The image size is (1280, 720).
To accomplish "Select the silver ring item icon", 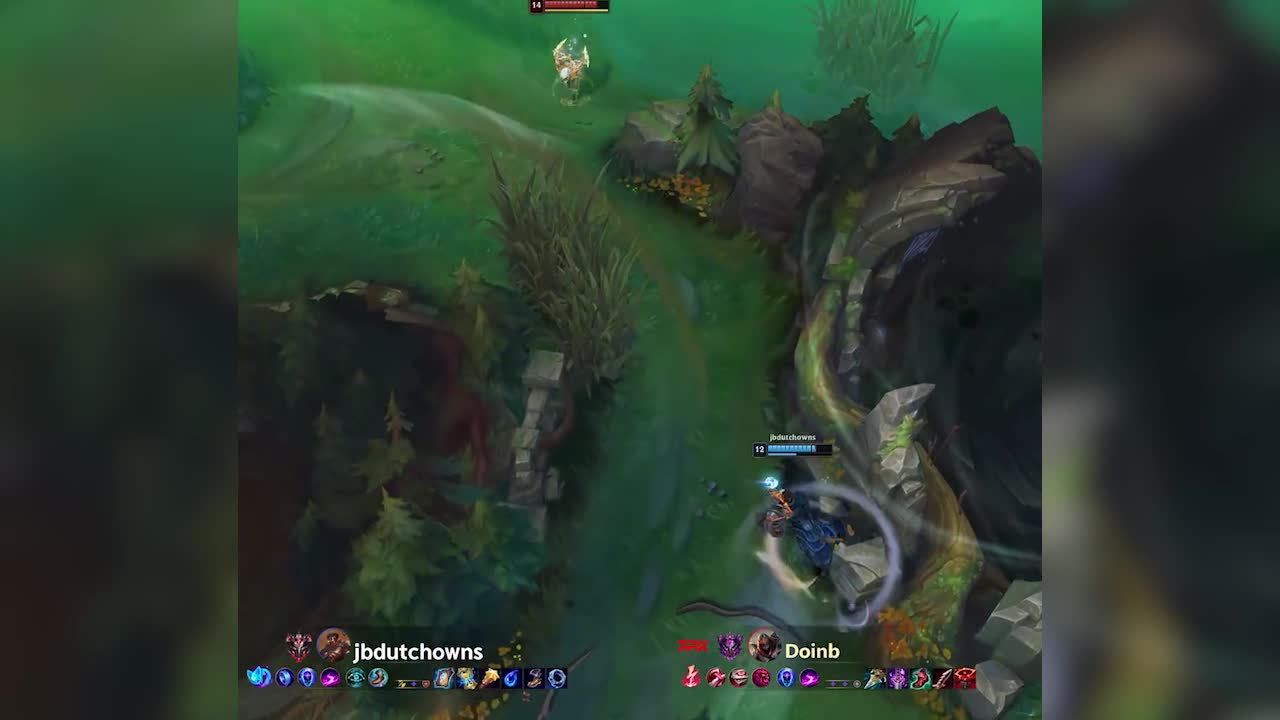I will coord(557,678).
